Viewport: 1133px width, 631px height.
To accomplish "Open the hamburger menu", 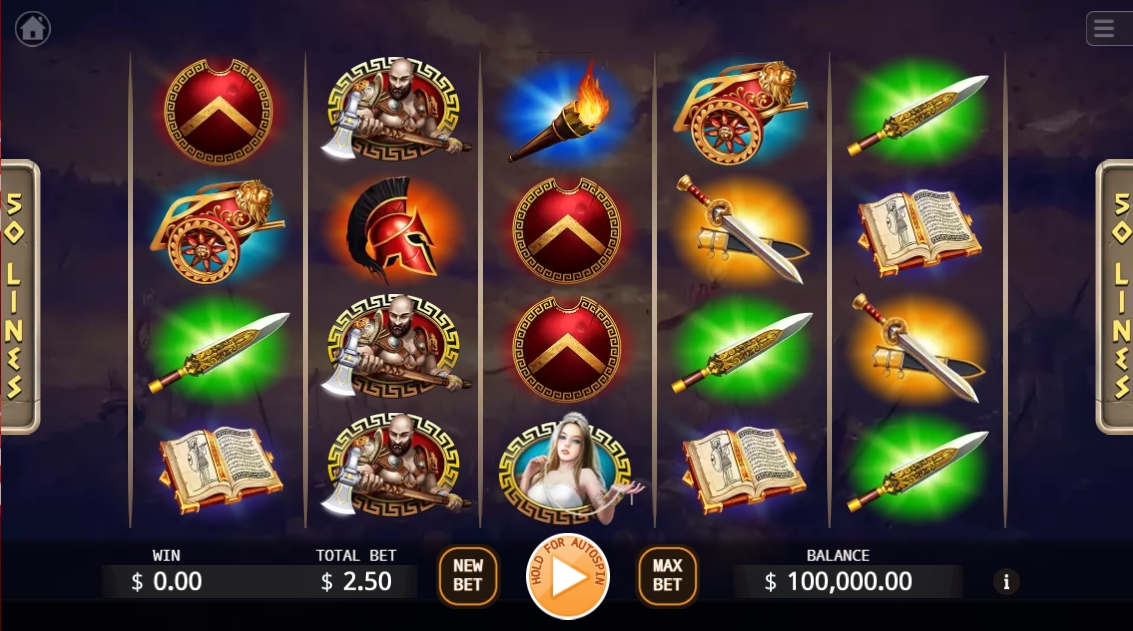I will (x=1104, y=28).
